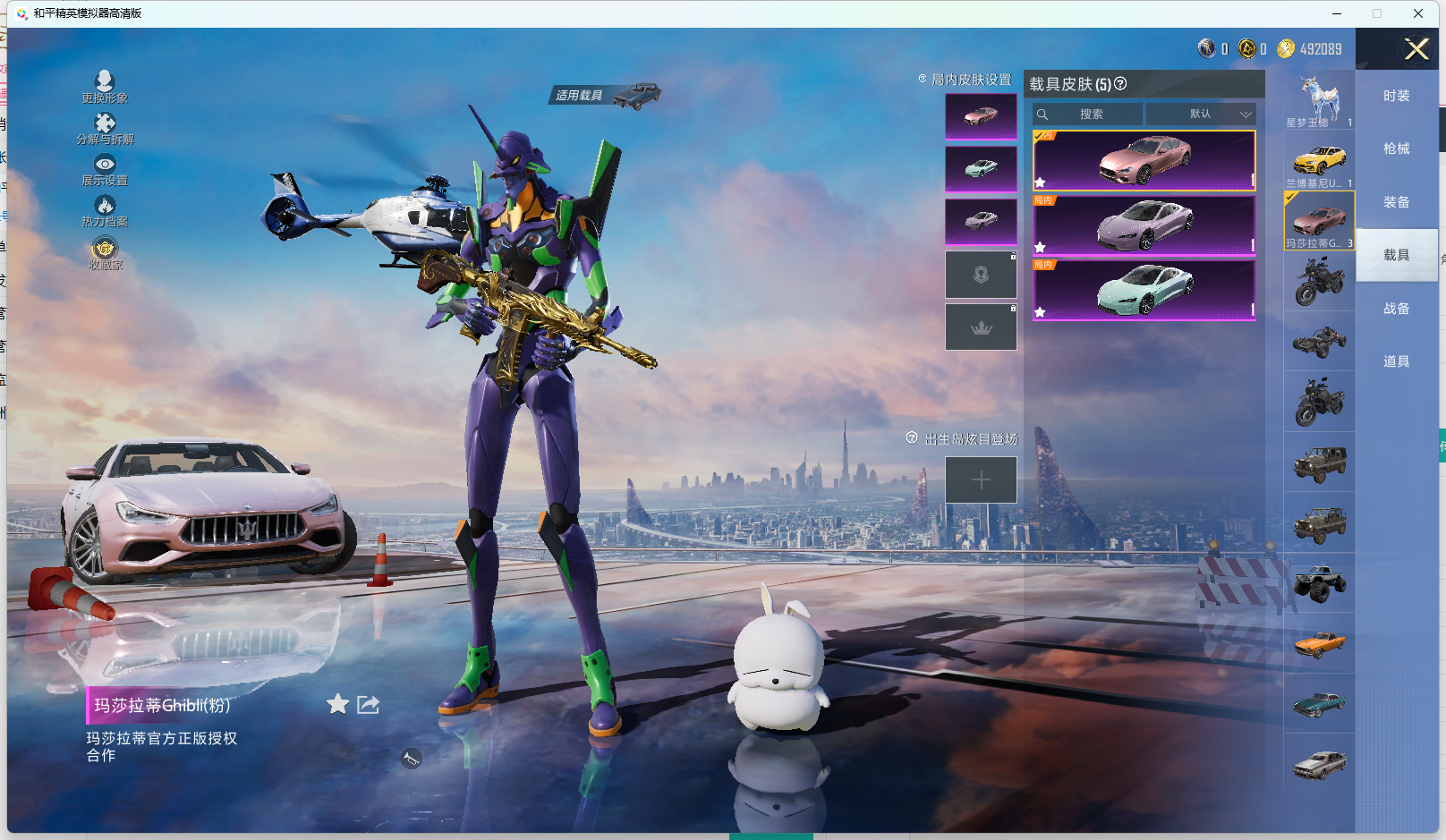
Task: Share the Maserati Ghibli skin
Action: 368,705
